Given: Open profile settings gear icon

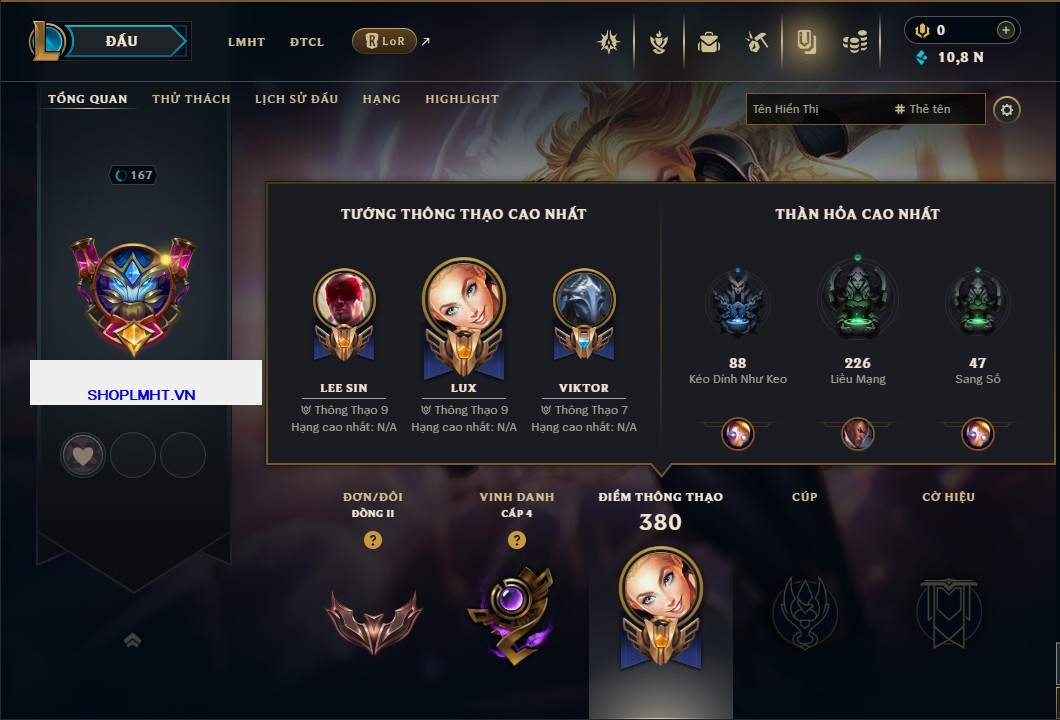Looking at the screenshot, I should coord(1007,109).
